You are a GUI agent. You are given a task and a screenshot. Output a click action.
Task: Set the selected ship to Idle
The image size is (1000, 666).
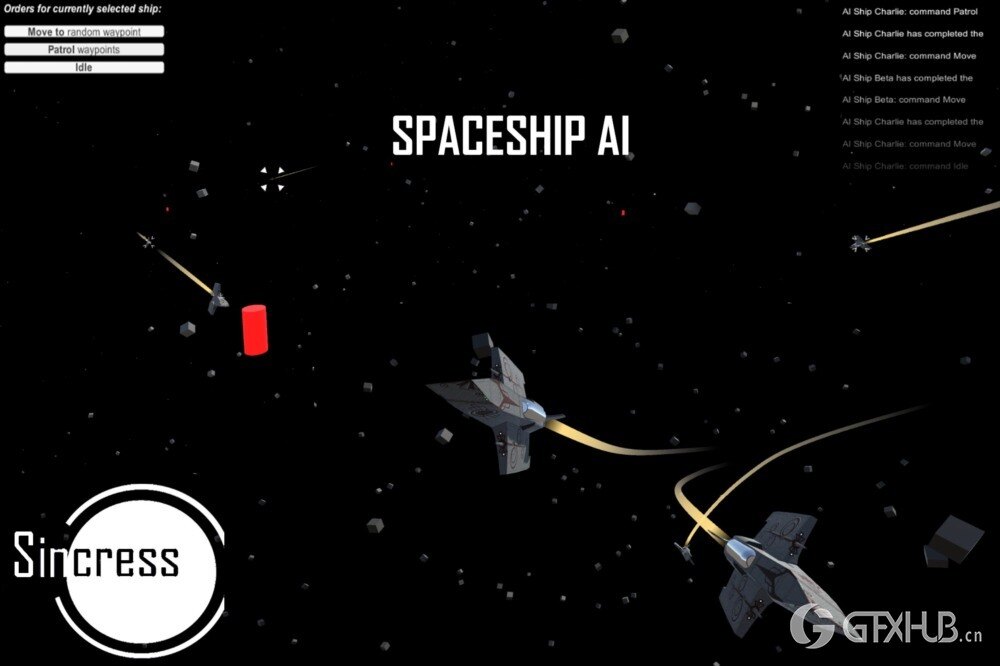pos(84,67)
